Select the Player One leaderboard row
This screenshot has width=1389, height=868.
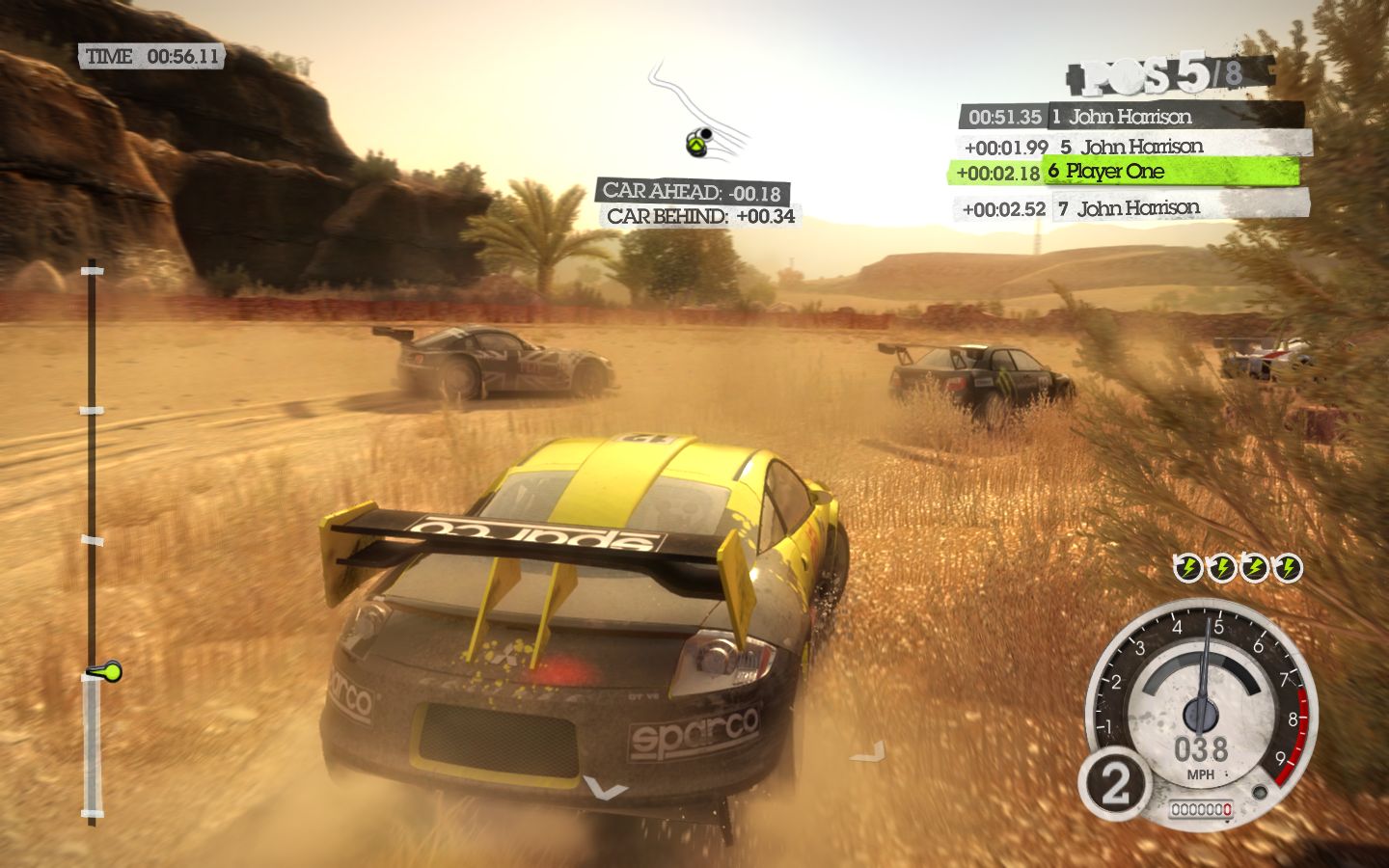tap(1124, 172)
